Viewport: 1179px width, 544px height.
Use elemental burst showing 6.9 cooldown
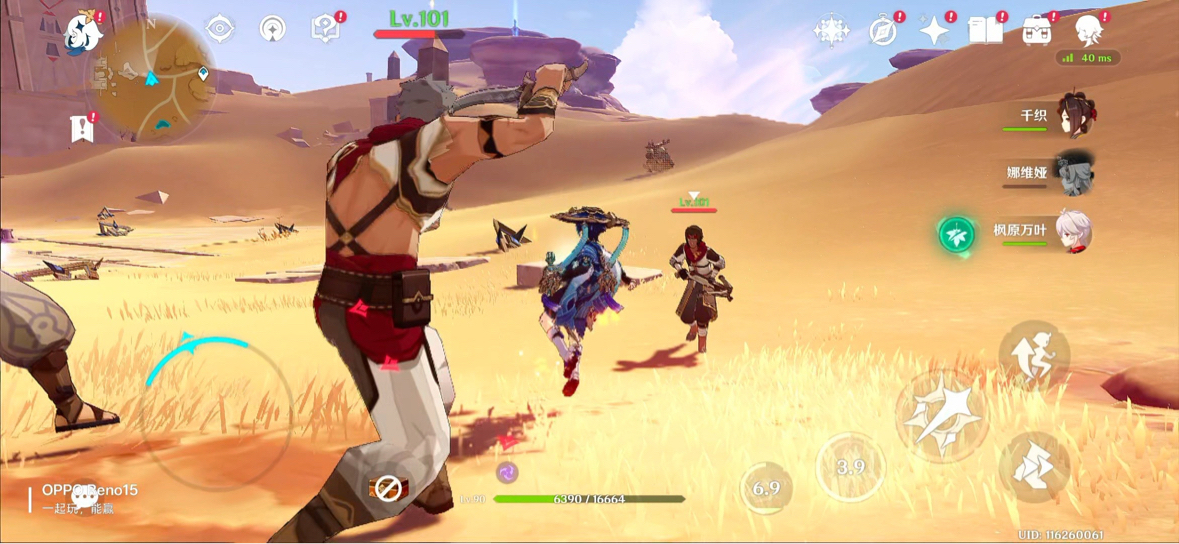(x=766, y=488)
